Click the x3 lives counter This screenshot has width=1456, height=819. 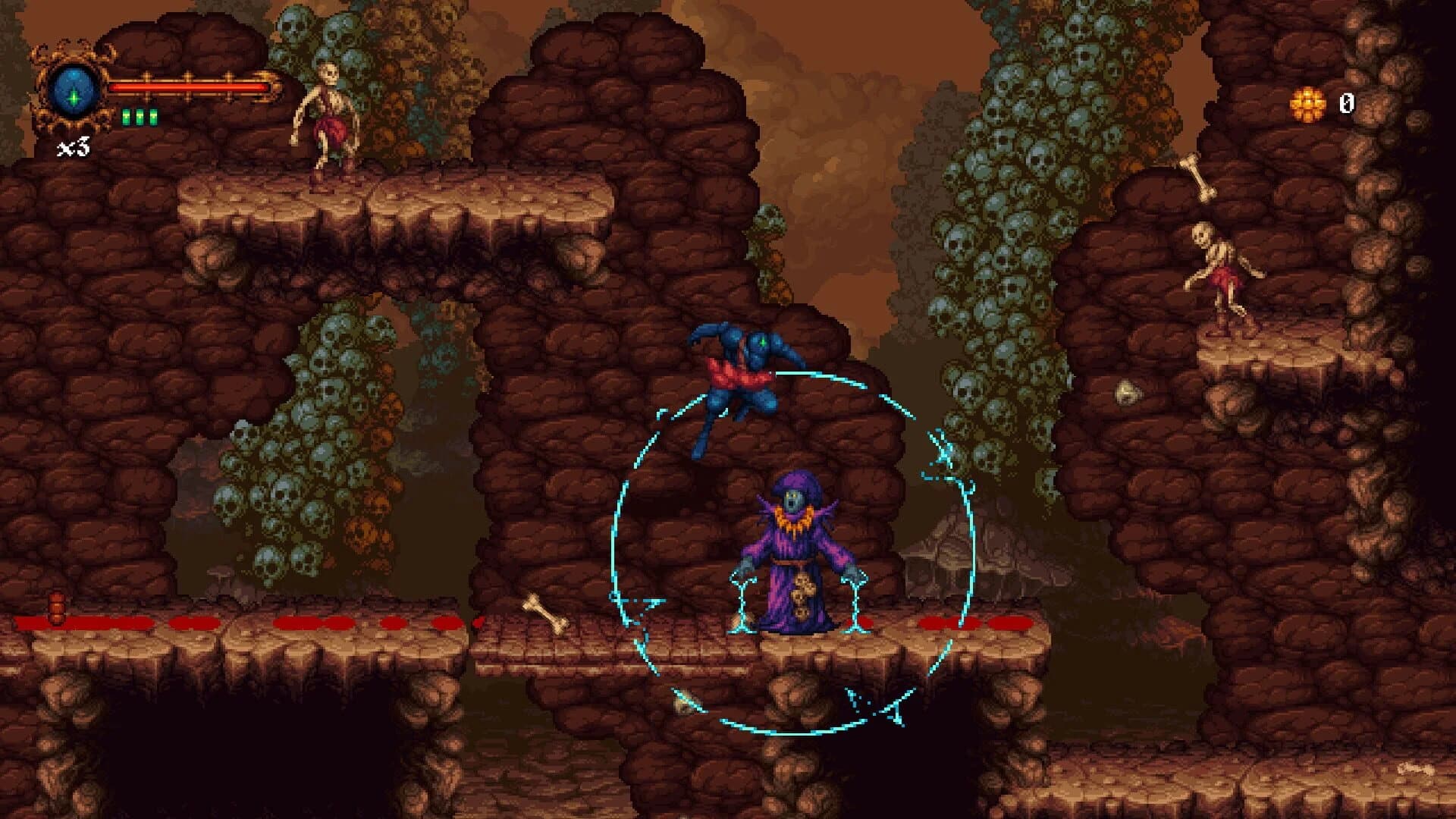tap(72, 146)
